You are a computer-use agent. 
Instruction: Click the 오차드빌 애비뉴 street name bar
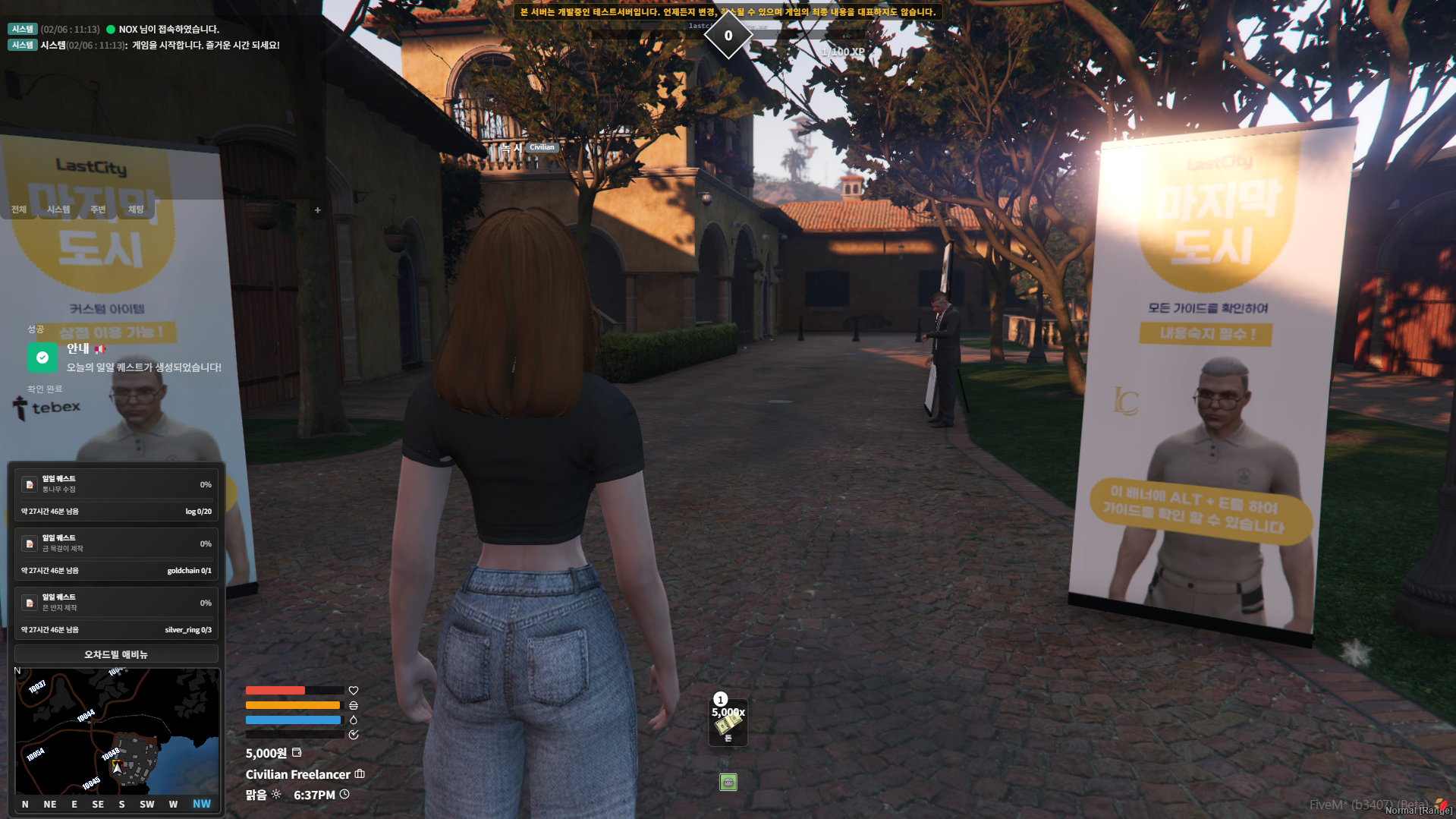tap(116, 654)
